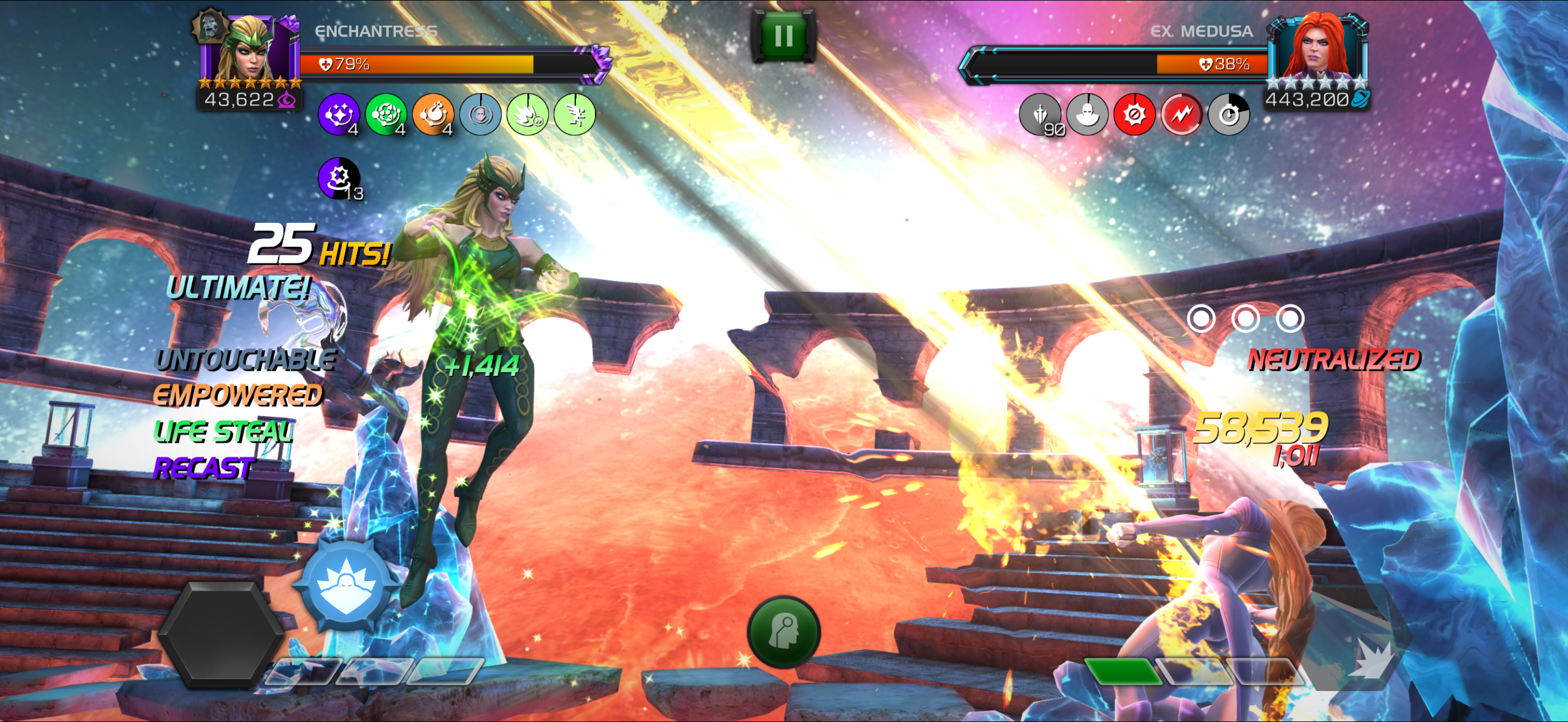Inspect the green swirl buff icon

[x=386, y=114]
